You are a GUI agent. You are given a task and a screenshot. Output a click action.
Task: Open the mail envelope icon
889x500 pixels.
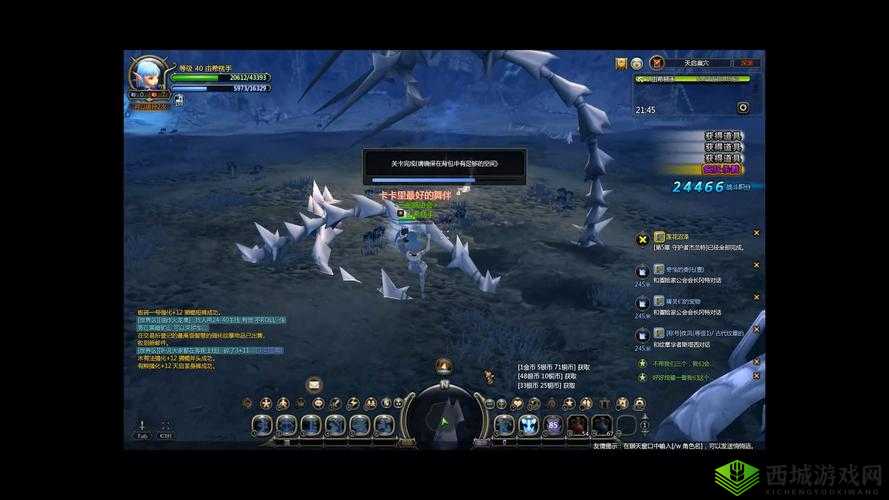[313, 383]
